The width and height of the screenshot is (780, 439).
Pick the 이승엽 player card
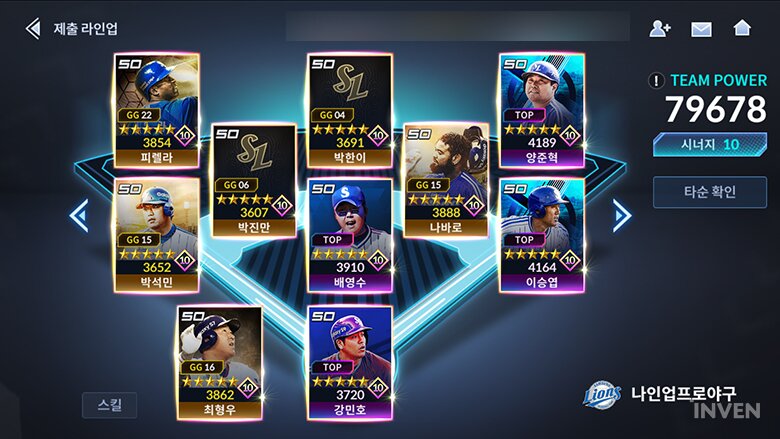(x=542, y=235)
